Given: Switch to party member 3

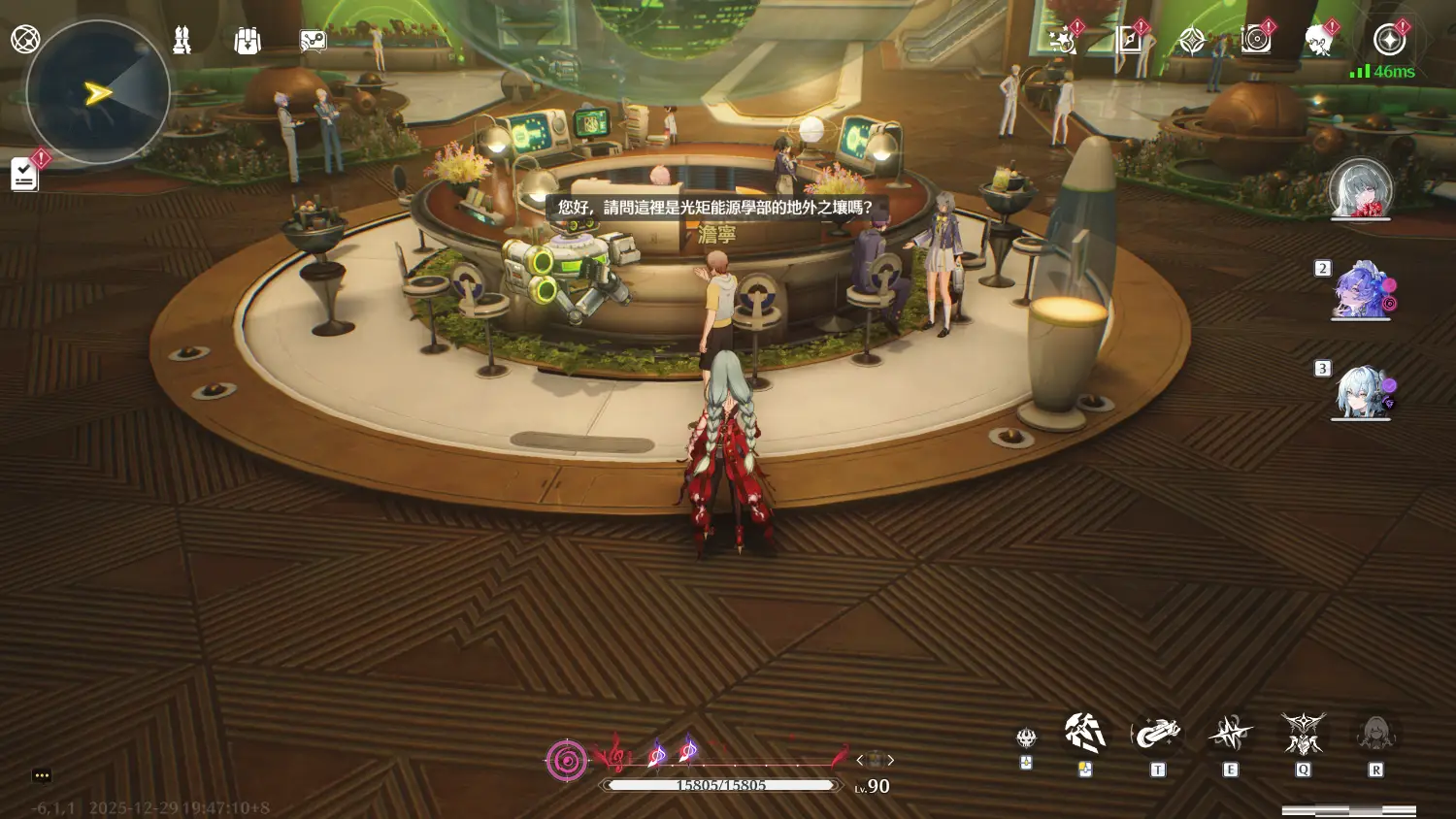Looking at the screenshot, I should click(1361, 391).
